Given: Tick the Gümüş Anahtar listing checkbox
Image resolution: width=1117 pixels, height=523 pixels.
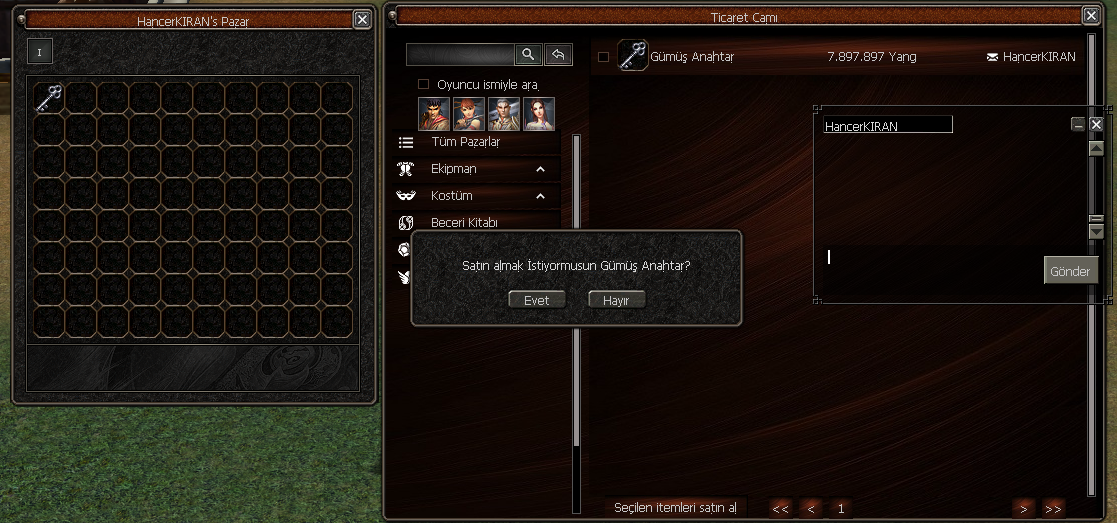Looking at the screenshot, I should 603,57.
